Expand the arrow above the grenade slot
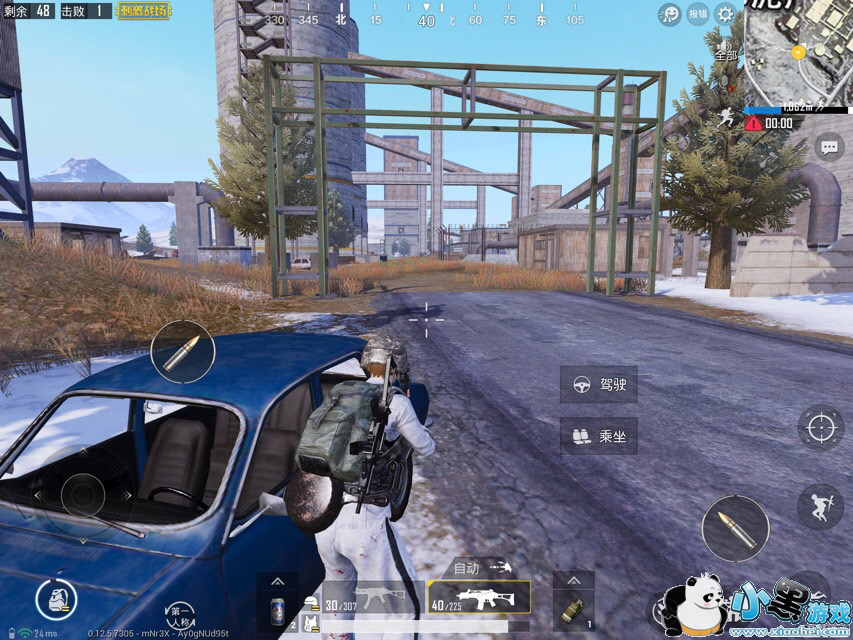853x640 pixels. click(573, 580)
